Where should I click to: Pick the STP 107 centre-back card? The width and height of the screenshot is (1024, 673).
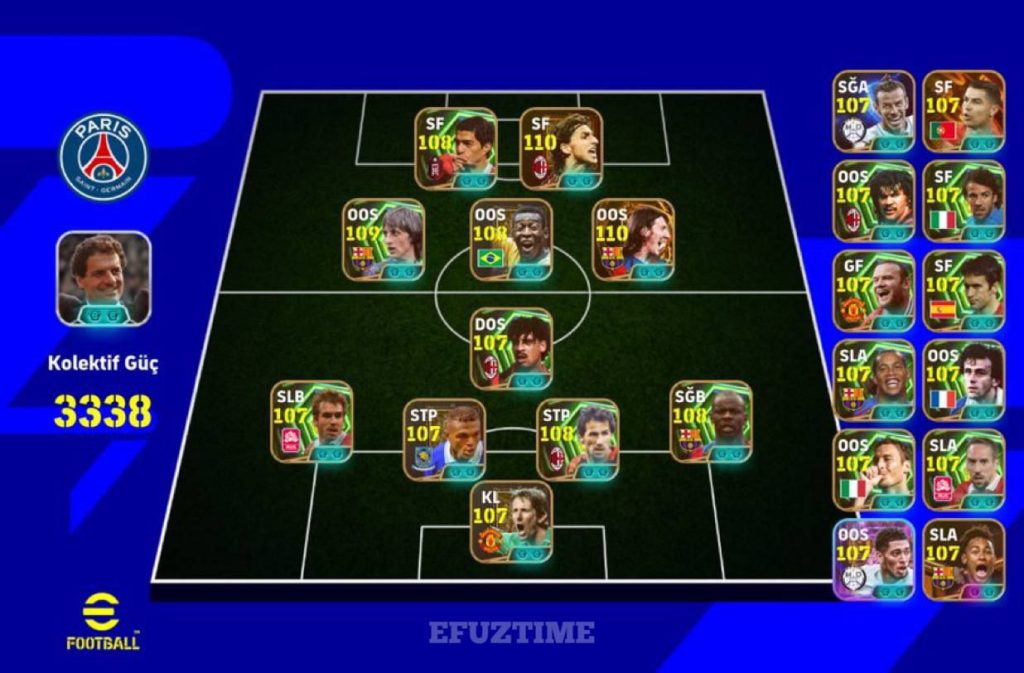[x=444, y=439]
